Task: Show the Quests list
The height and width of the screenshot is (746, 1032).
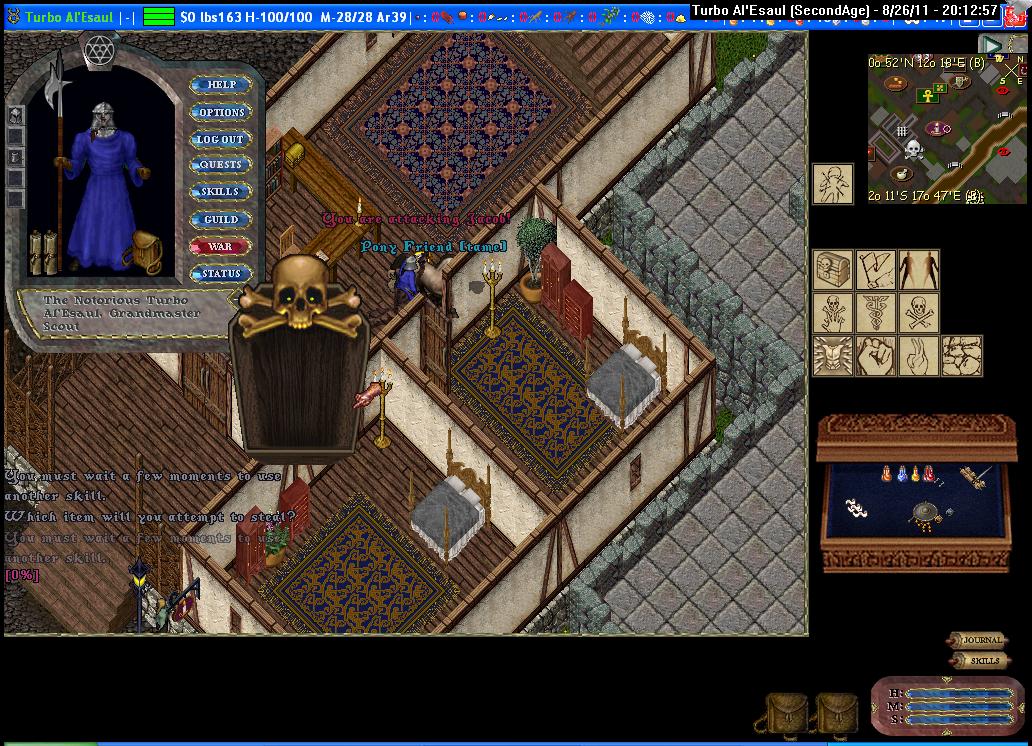Action: 221,165
